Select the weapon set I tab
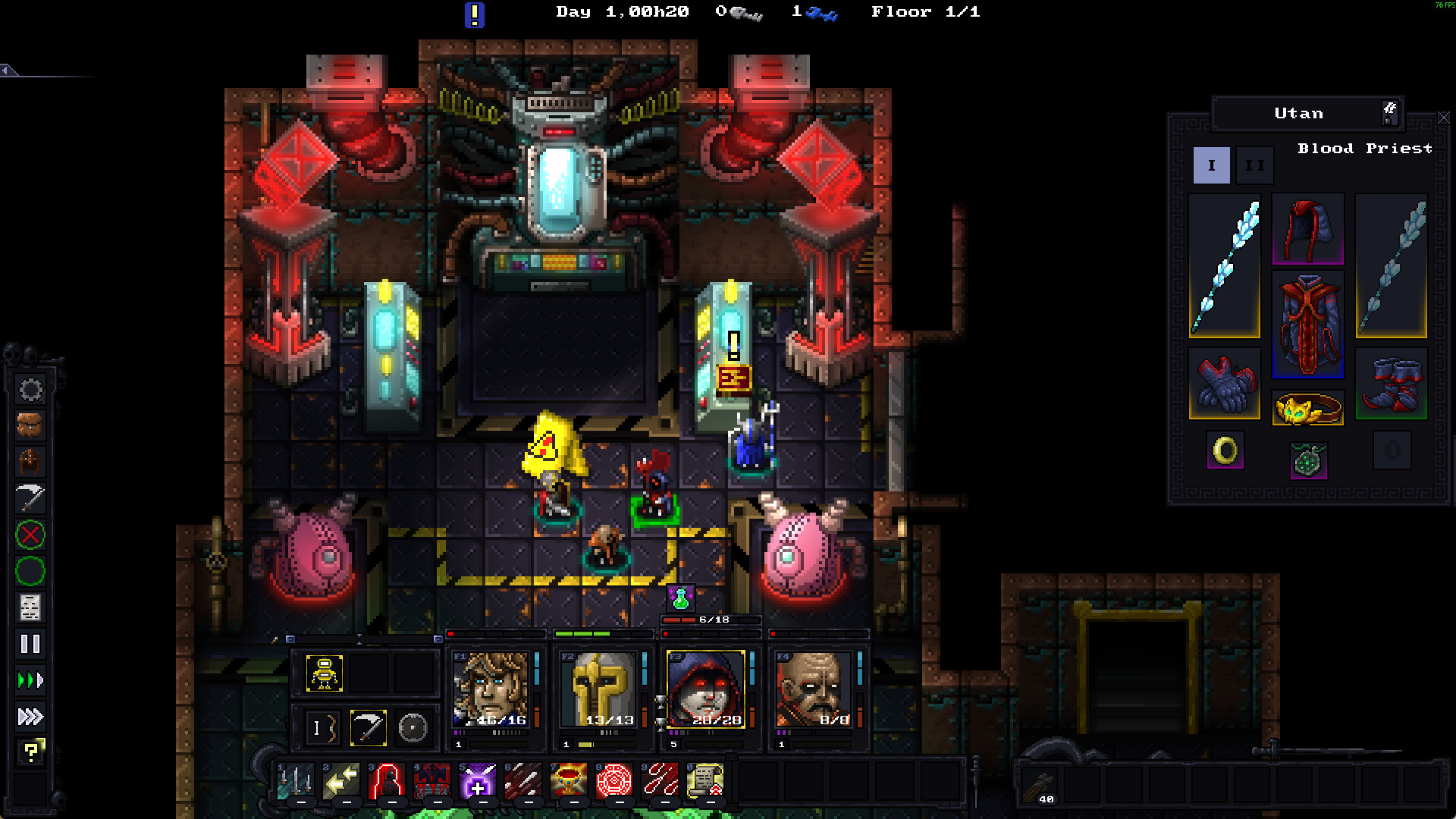 pos(1211,165)
